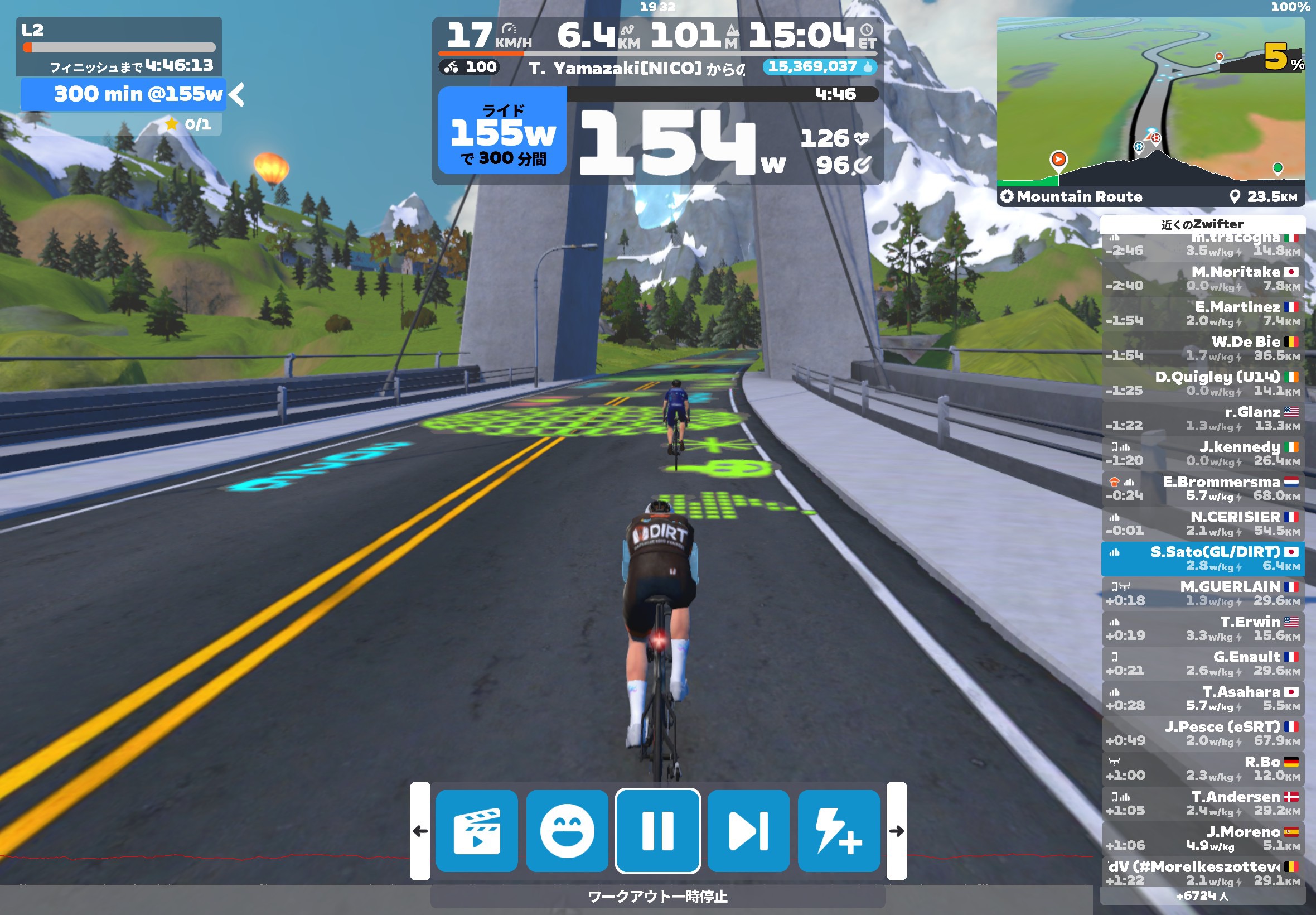Choose W.De Bie in the nearby list

(x=1202, y=349)
